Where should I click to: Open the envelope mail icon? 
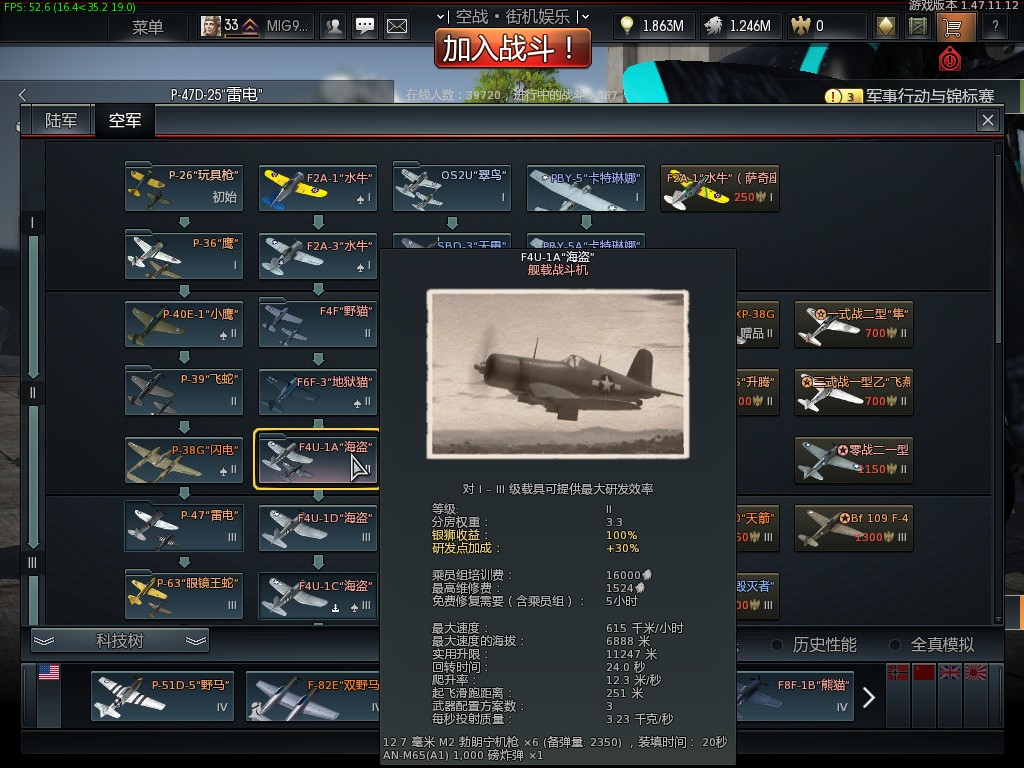click(397, 27)
